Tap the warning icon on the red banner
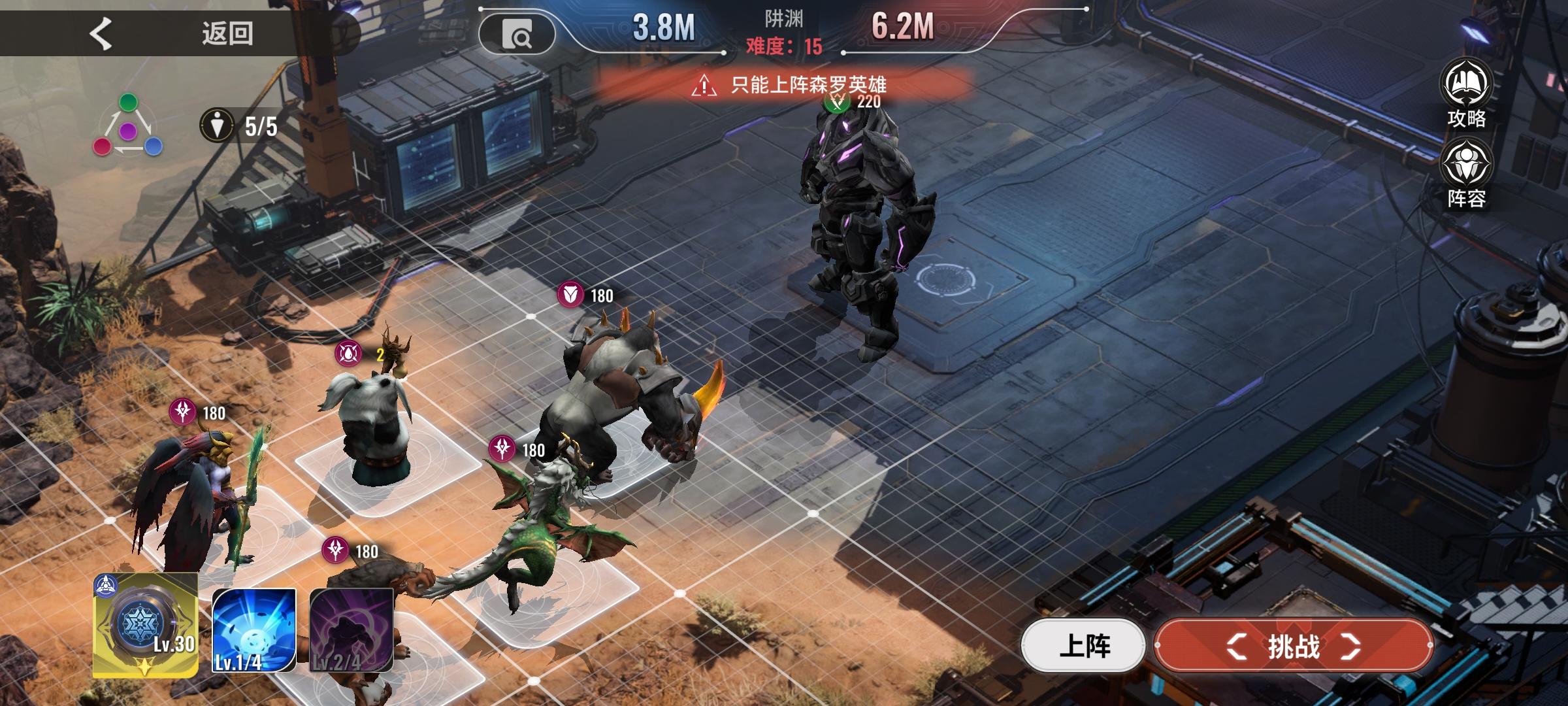 pos(703,86)
